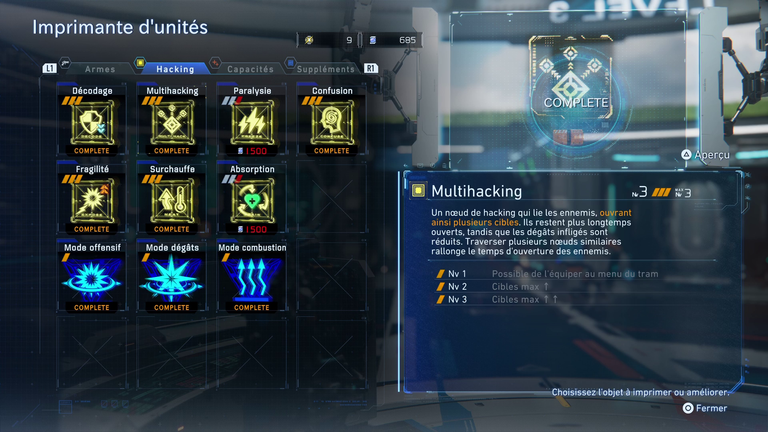Open the Hacking tab

[176, 69]
